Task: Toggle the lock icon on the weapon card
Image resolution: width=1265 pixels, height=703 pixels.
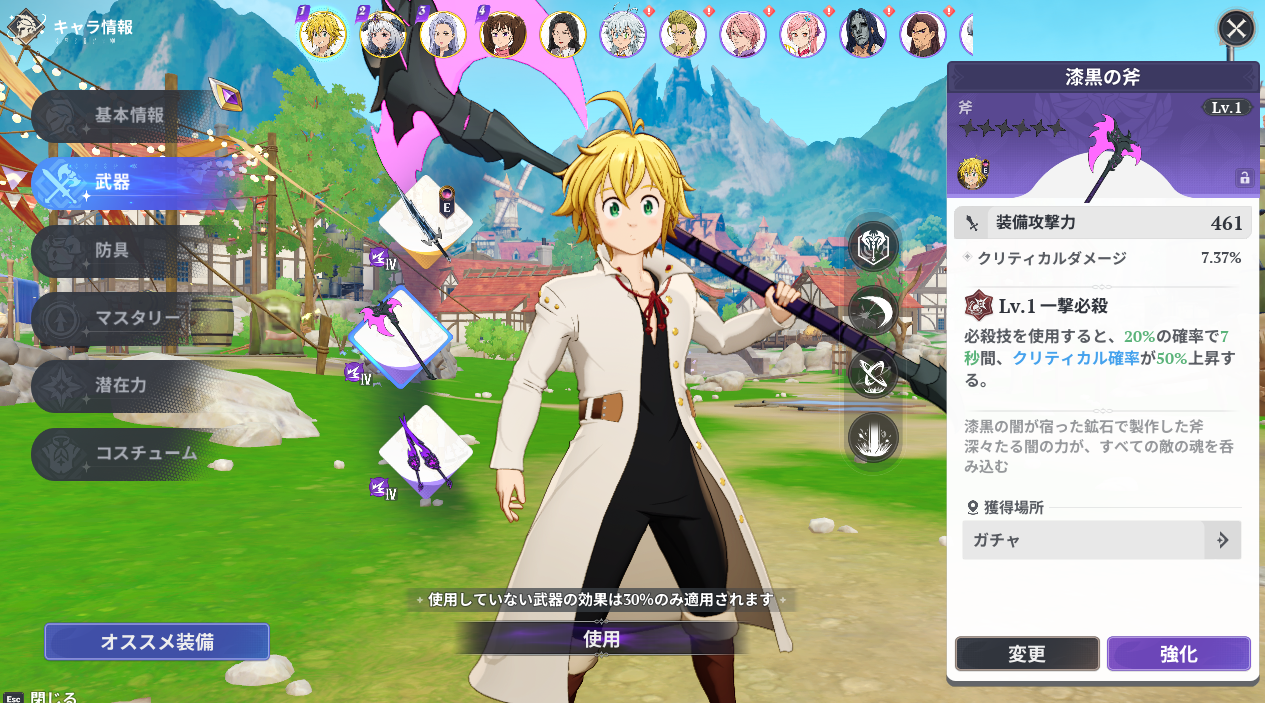Action: coord(1244,178)
